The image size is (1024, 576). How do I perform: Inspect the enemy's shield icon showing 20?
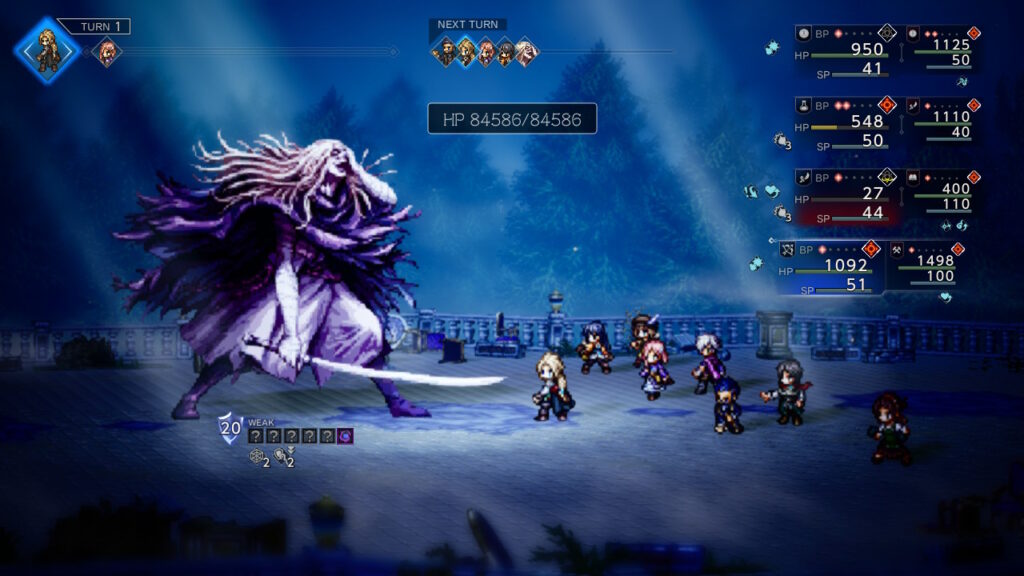click(x=230, y=428)
